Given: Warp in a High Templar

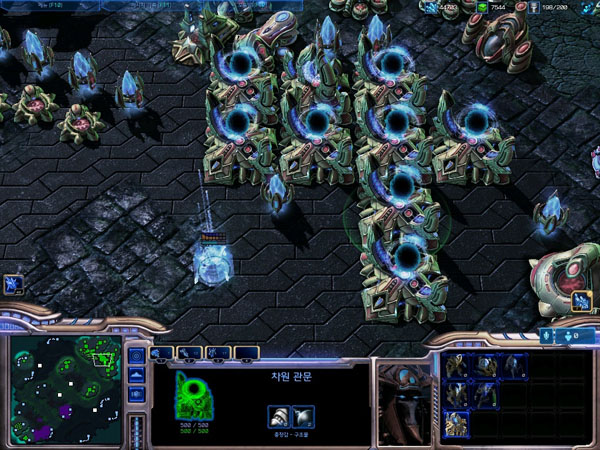Looking at the screenshot, I should pos(455,393).
